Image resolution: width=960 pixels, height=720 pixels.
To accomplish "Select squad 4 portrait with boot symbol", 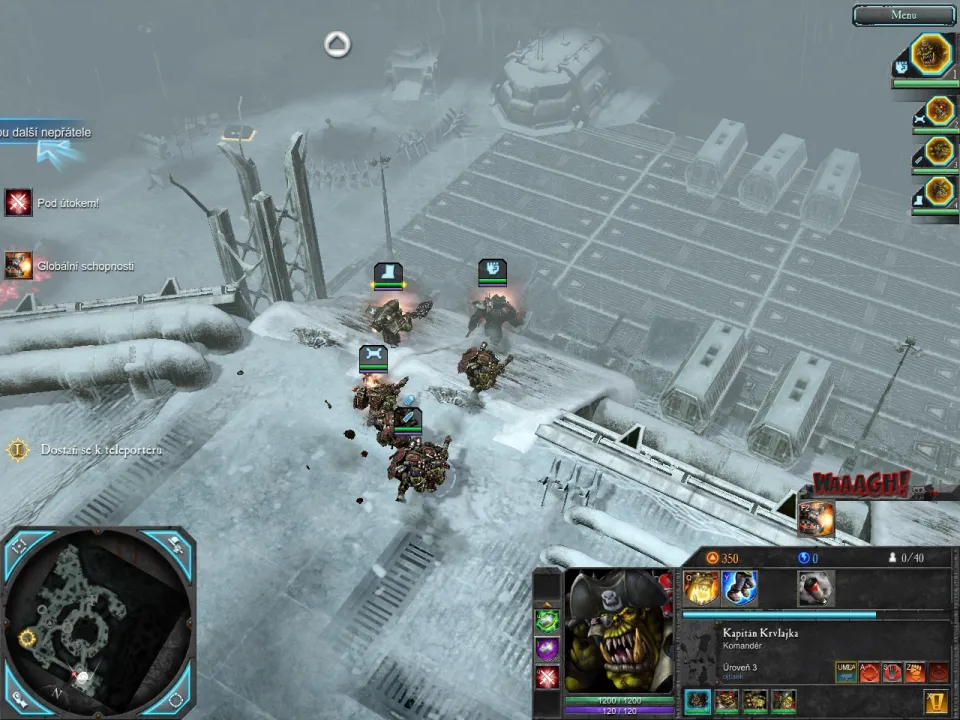I will pos(938,190).
